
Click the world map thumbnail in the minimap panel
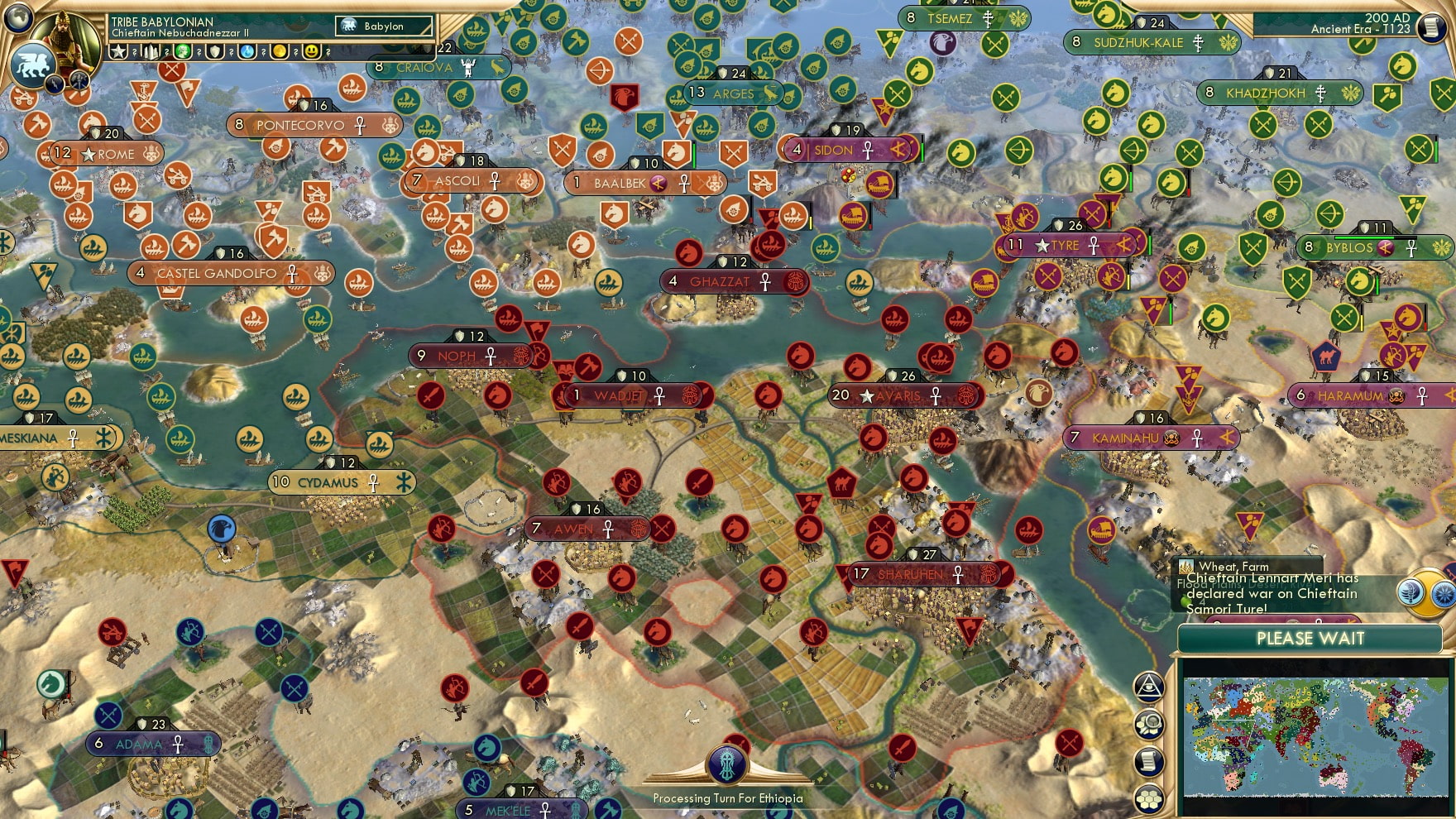point(1315,736)
